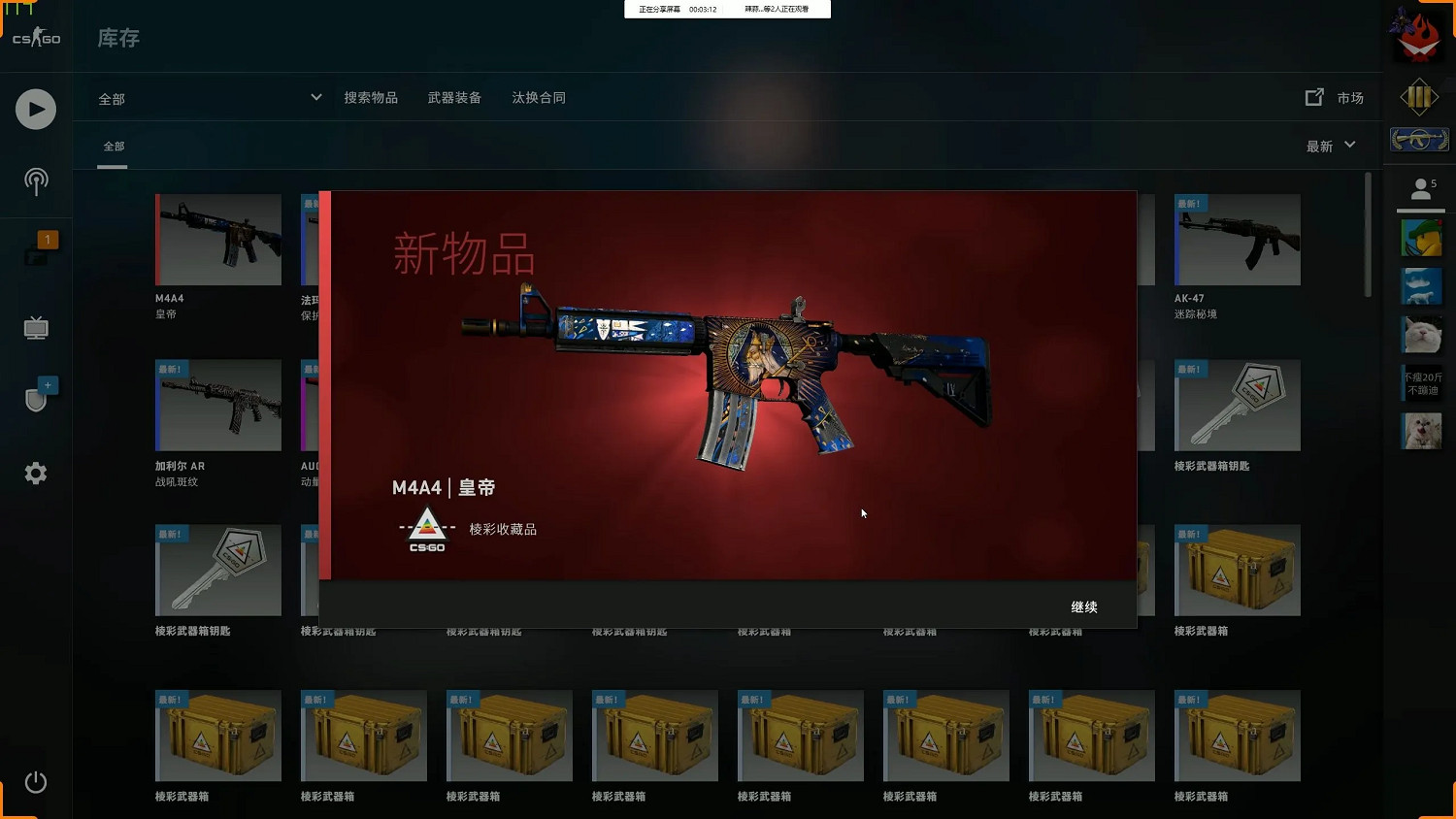Image resolution: width=1456 pixels, height=819 pixels.
Task: Click the external-link icon beside 市场
Action: 1313,97
